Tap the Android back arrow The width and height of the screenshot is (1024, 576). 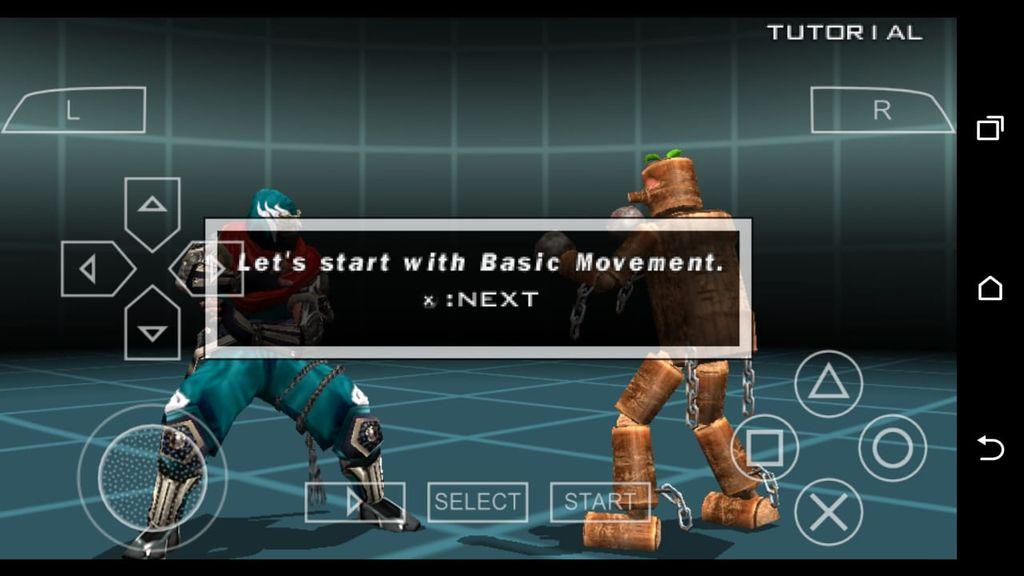click(990, 449)
